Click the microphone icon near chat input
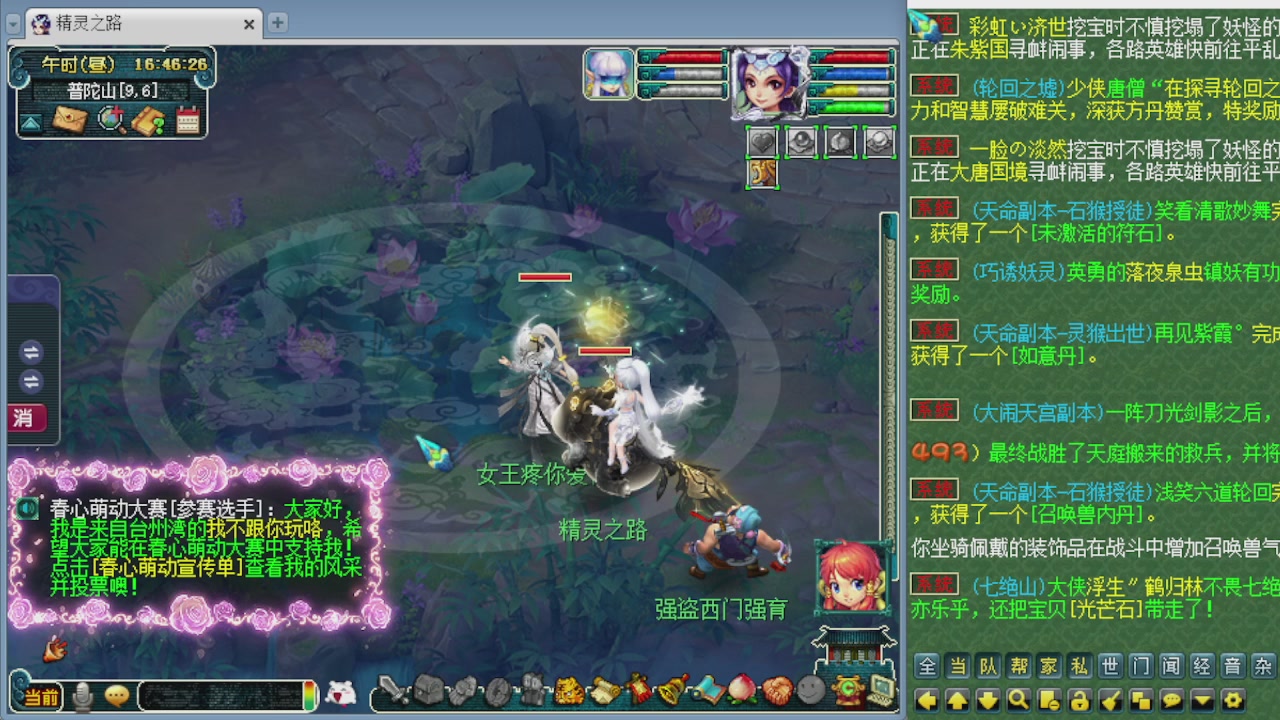The height and width of the screenshot is (720, 1280). pos(83,697)
